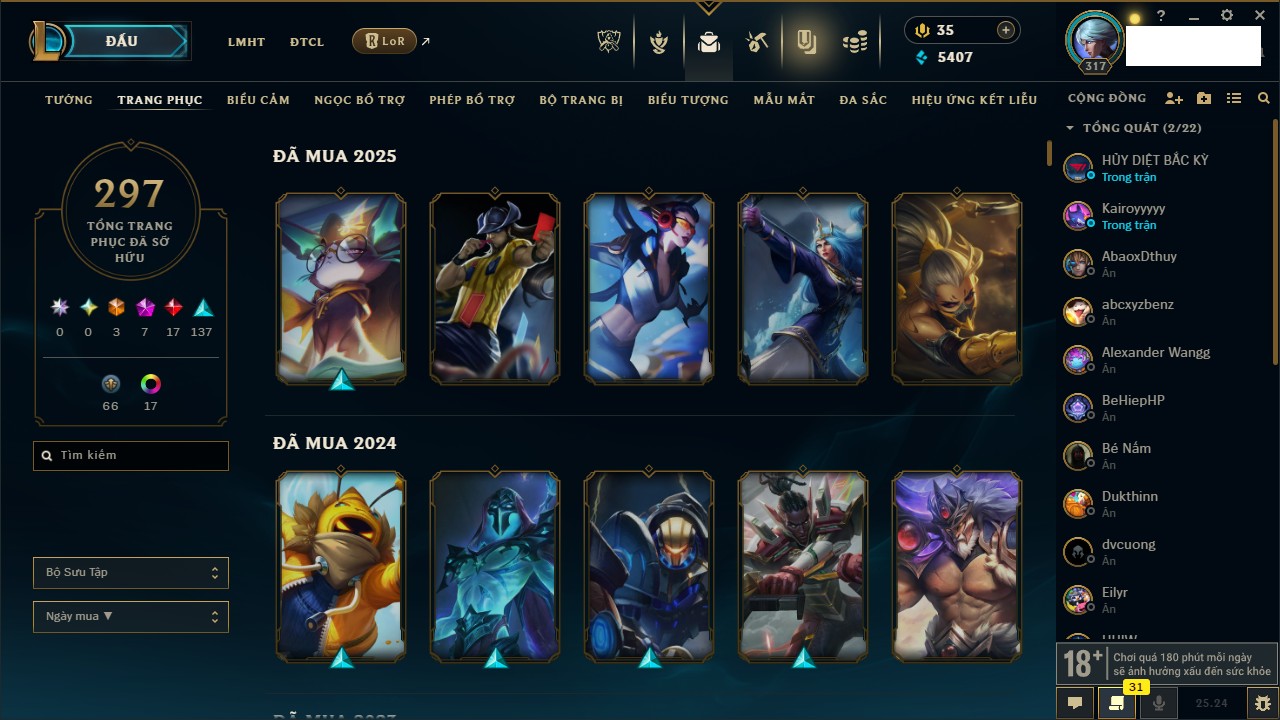This screenshot has width=1280, height=720.
Task: Open the Bộ Sưu Tập dropdown
Action: 131,573
